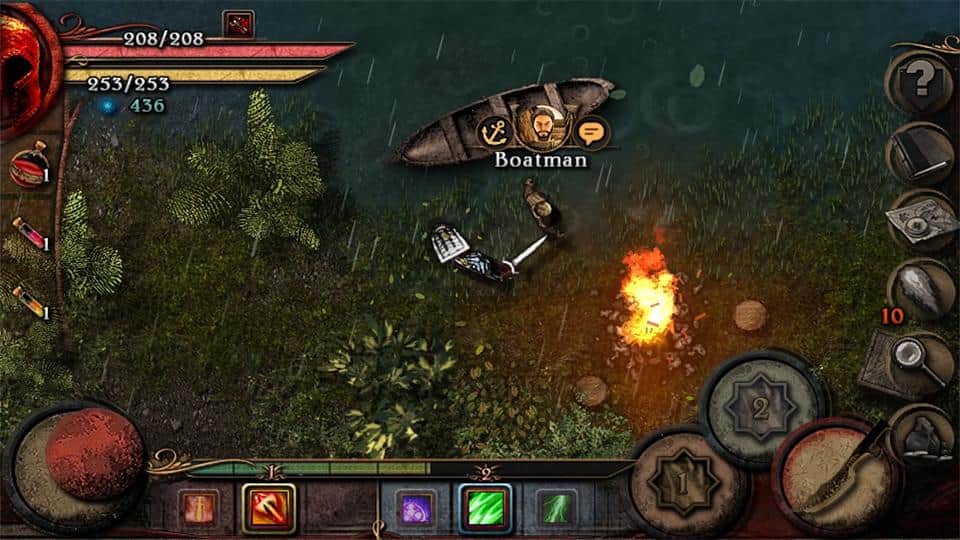Activate the bright green slash skill
The height and width of the screenshot is (540, 960).
click(485, 508)
